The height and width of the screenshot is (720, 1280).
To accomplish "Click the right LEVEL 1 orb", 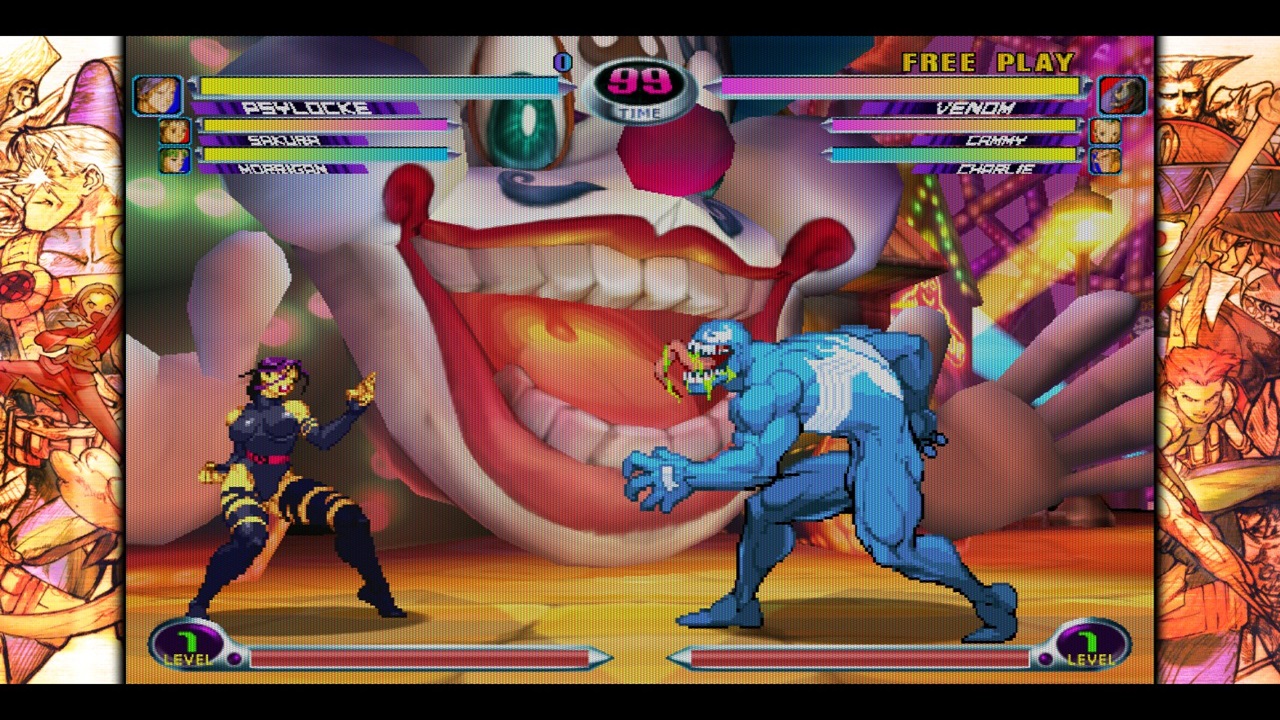I will (1094, 645).
